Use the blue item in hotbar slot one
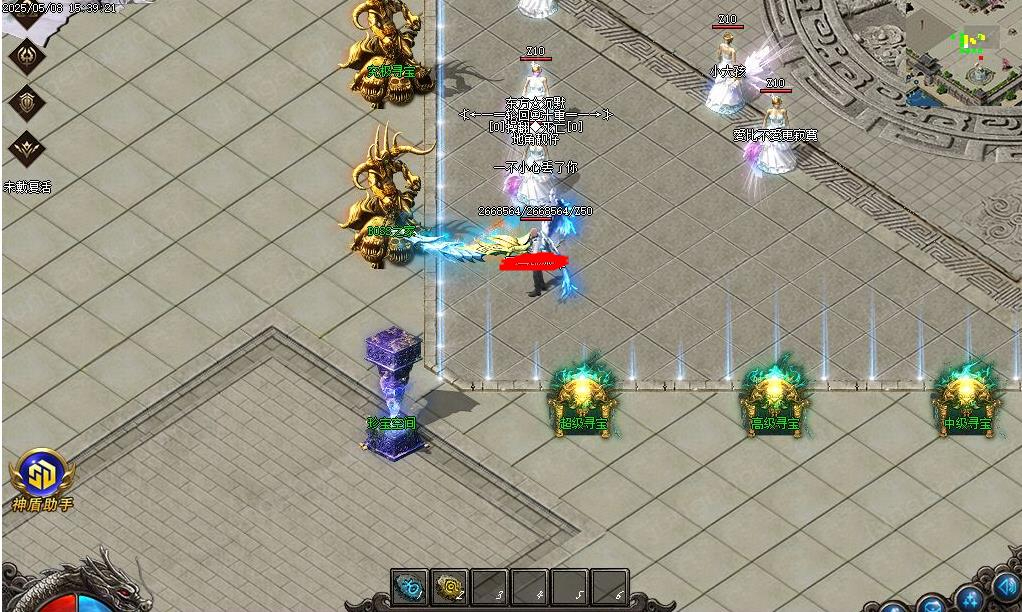The image size is (1022, 612). point(409,588)
